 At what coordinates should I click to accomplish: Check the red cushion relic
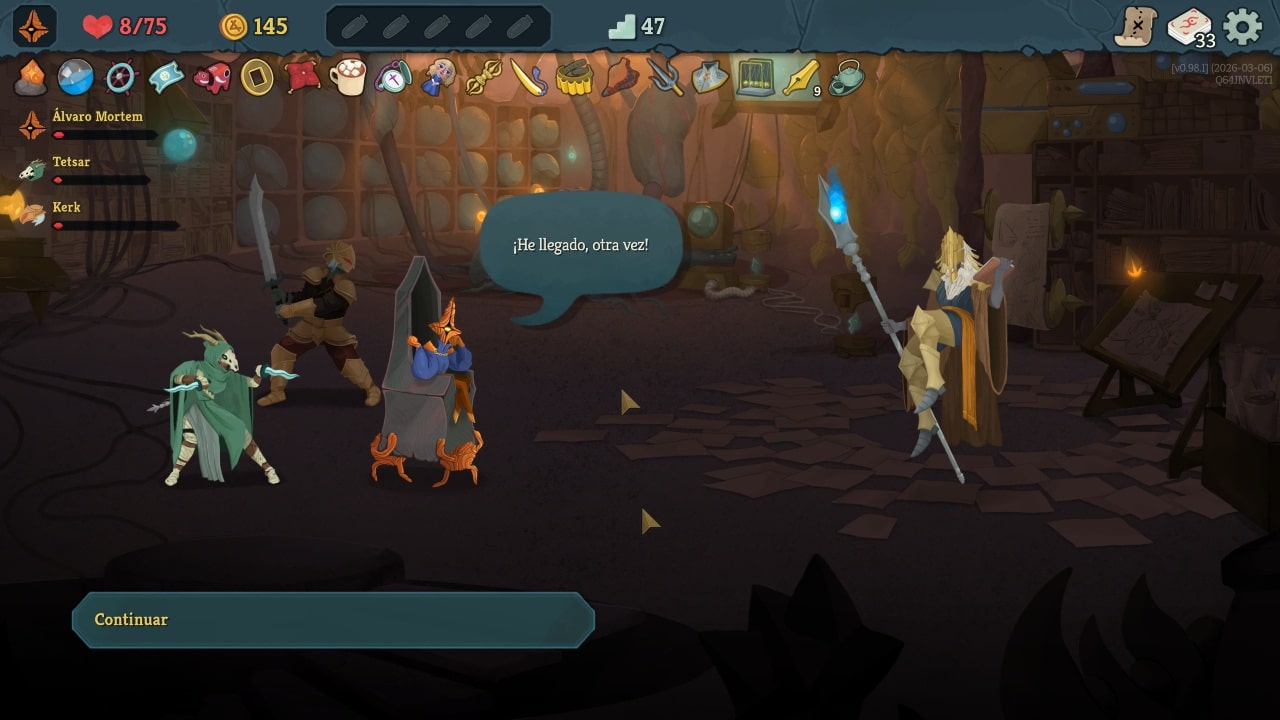[x=302, y=77]
